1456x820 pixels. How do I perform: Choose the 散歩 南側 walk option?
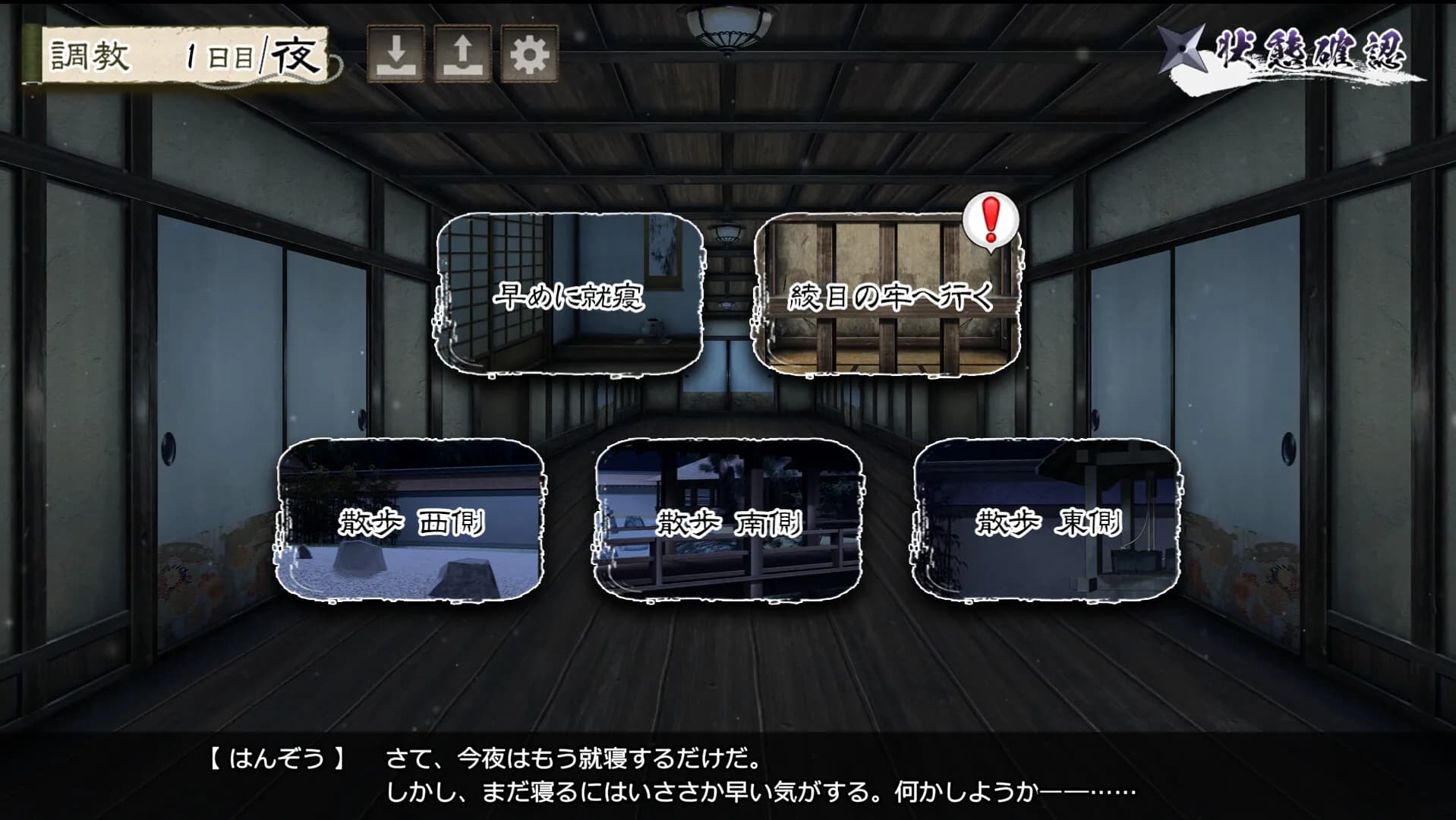tap(729, 525)
